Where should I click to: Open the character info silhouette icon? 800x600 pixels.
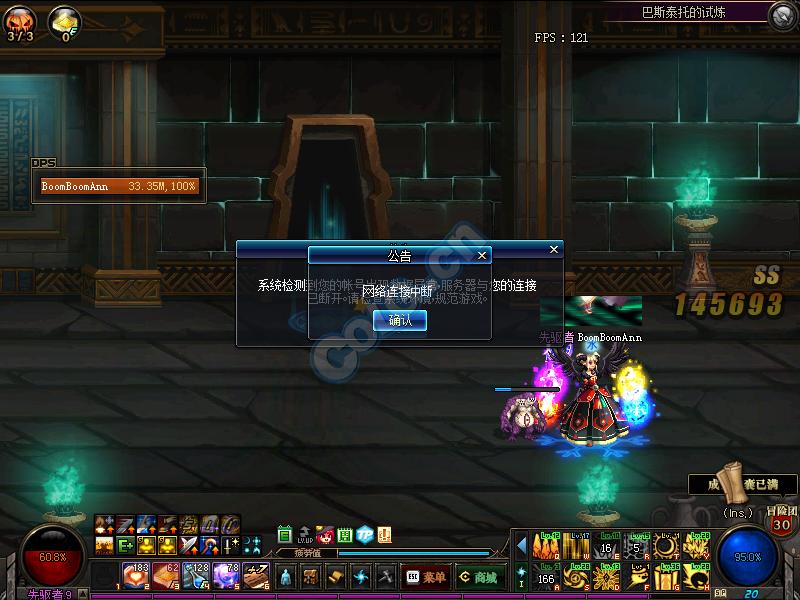287,577
